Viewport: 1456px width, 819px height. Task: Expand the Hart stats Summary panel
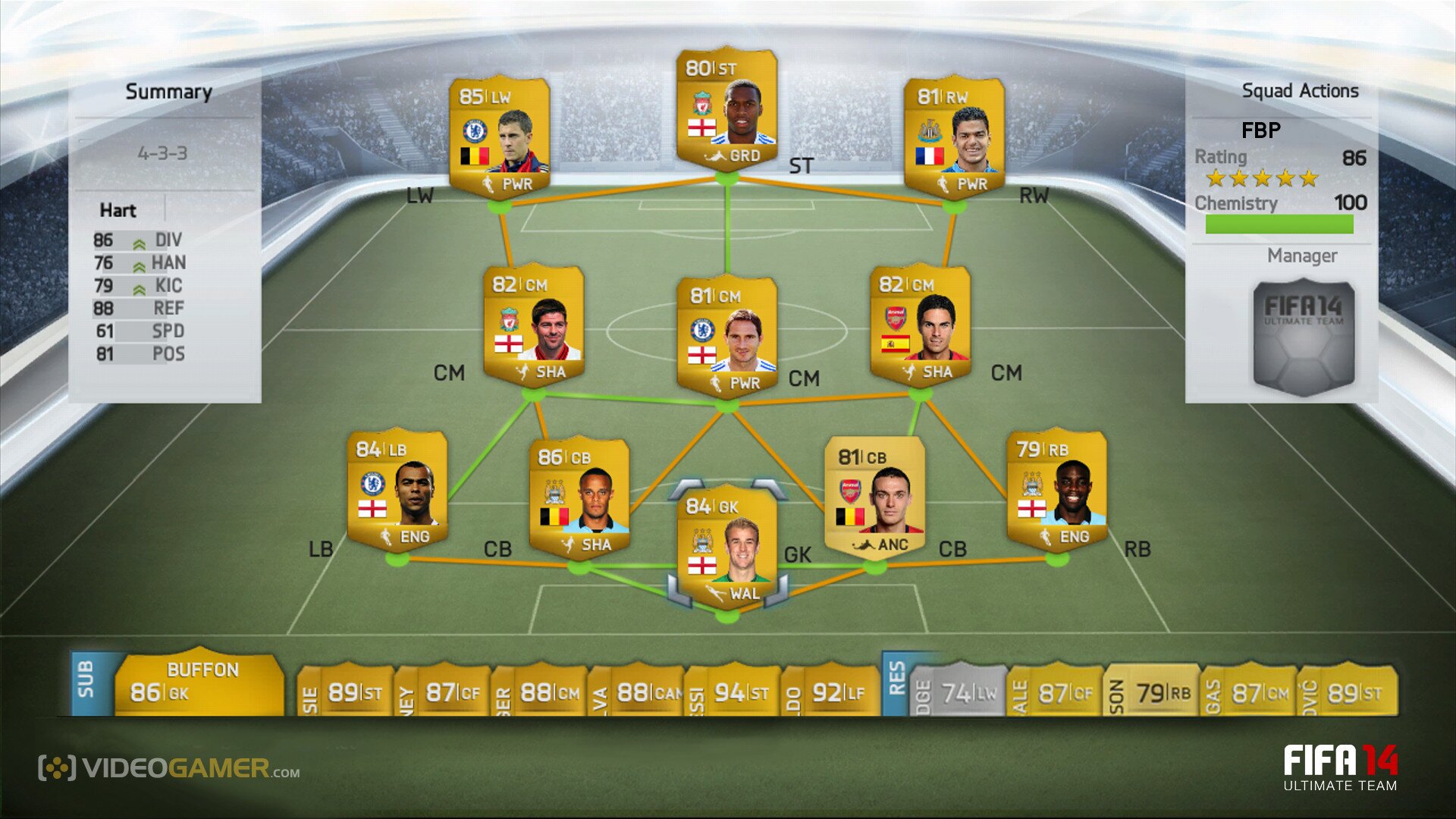(x=168, y=91)
